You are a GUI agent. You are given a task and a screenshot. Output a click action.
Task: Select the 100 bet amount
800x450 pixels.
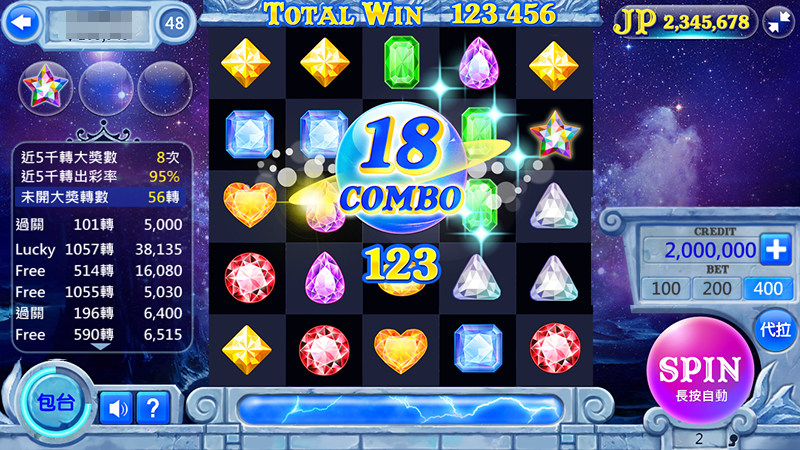(664, 289)
